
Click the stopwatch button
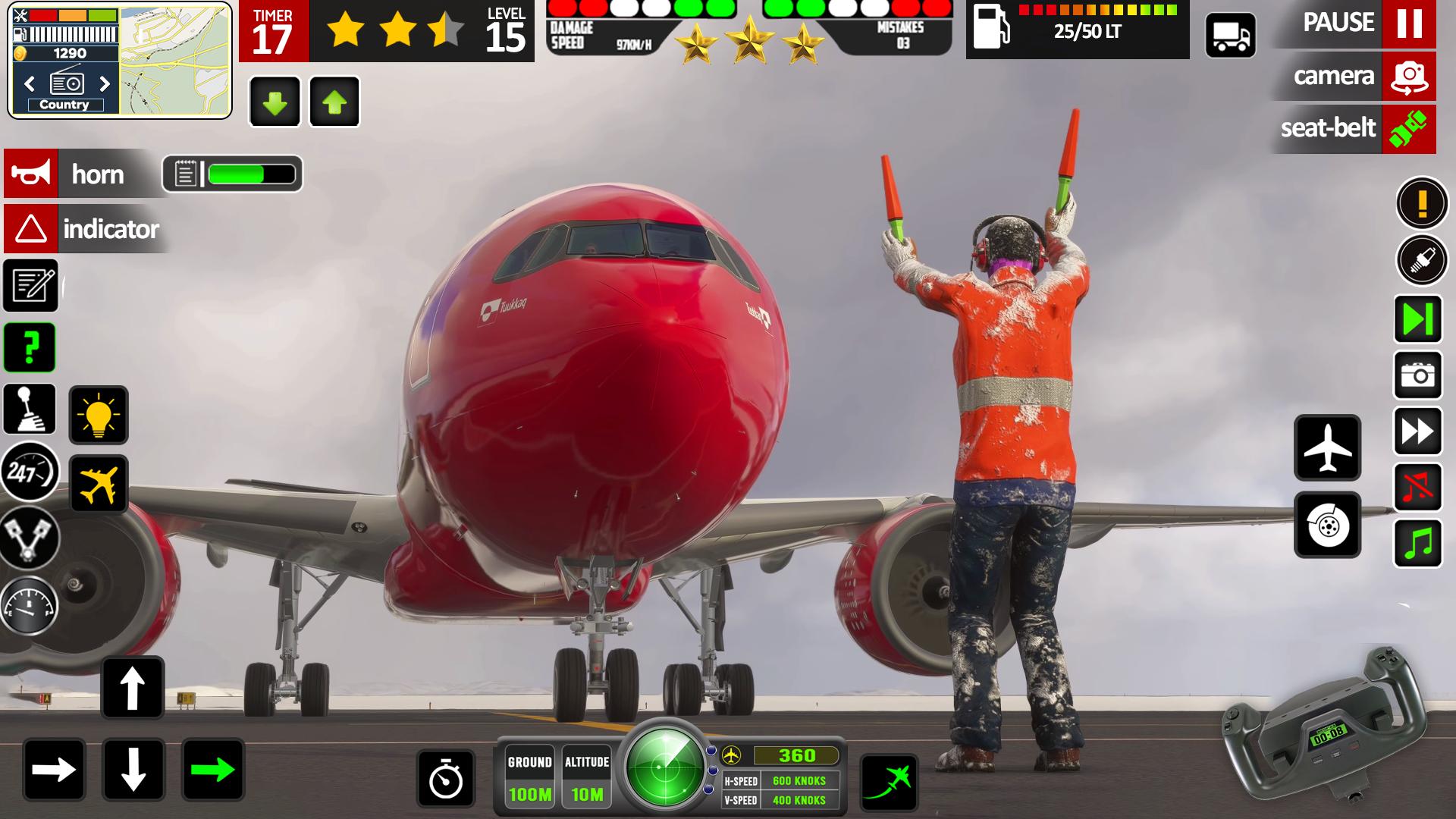(x=446, y=778)
